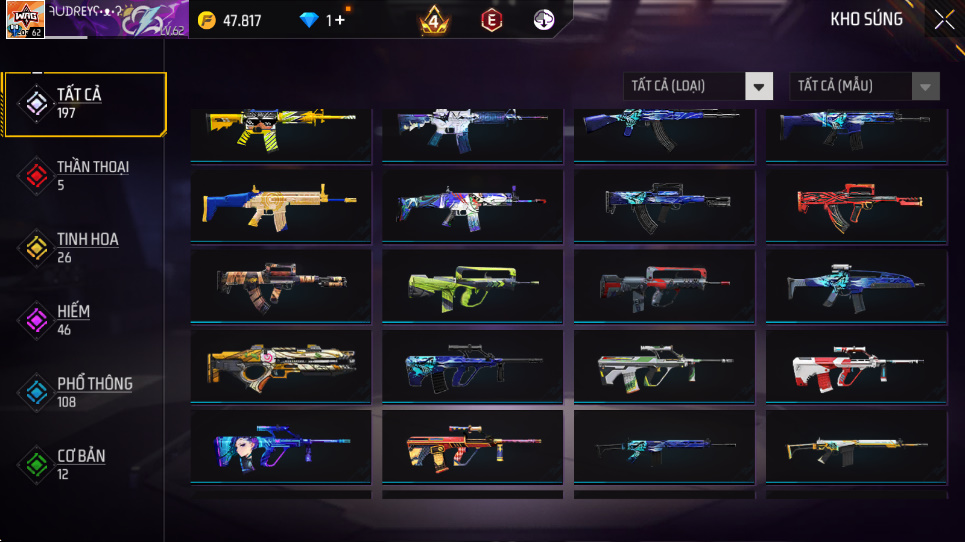Add more diamonds with the plus button
The image size is (965, 542).
pos(340,20)
